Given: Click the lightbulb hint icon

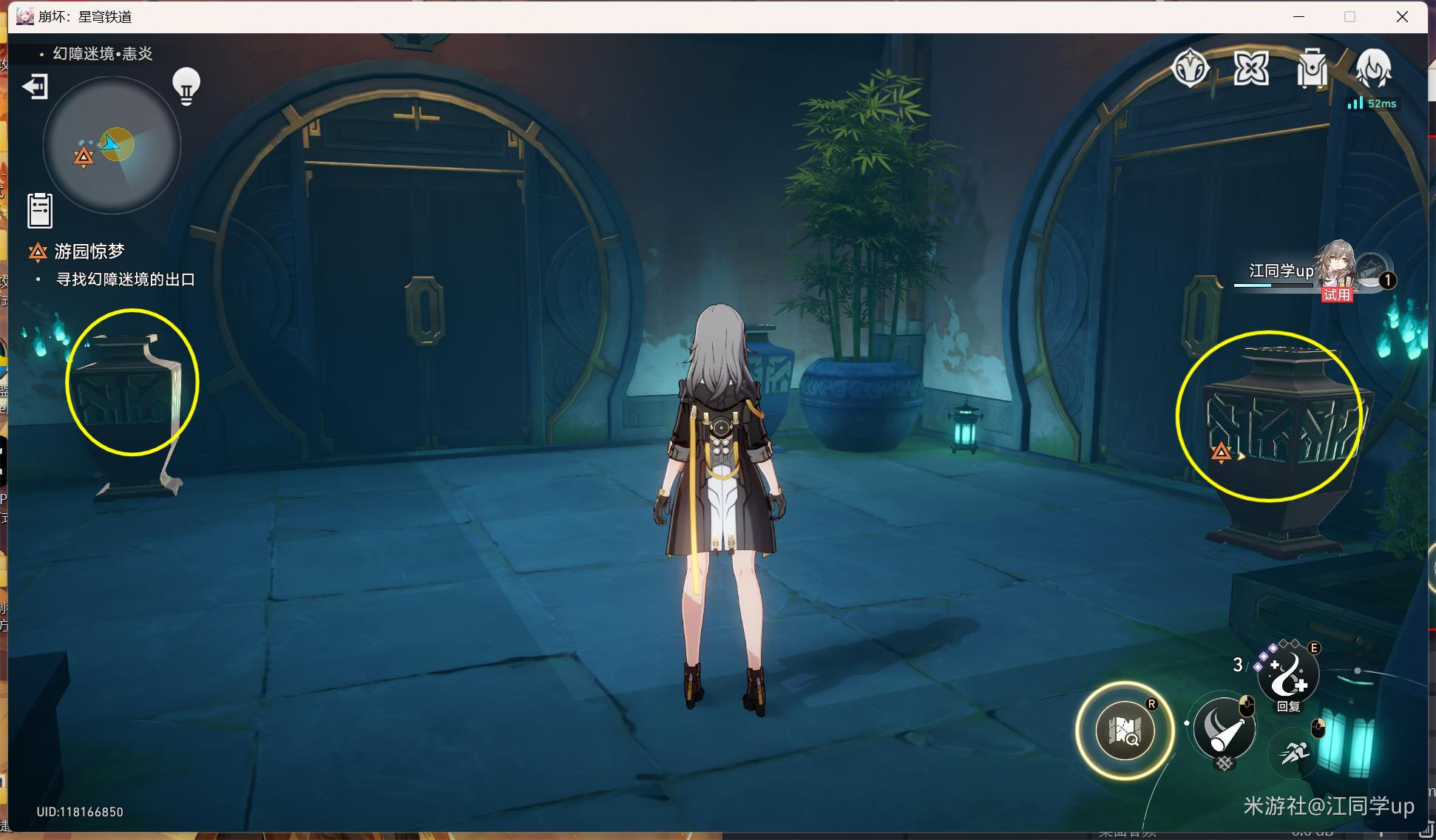Looking at the screenshot, I should (x=186, y=87).
